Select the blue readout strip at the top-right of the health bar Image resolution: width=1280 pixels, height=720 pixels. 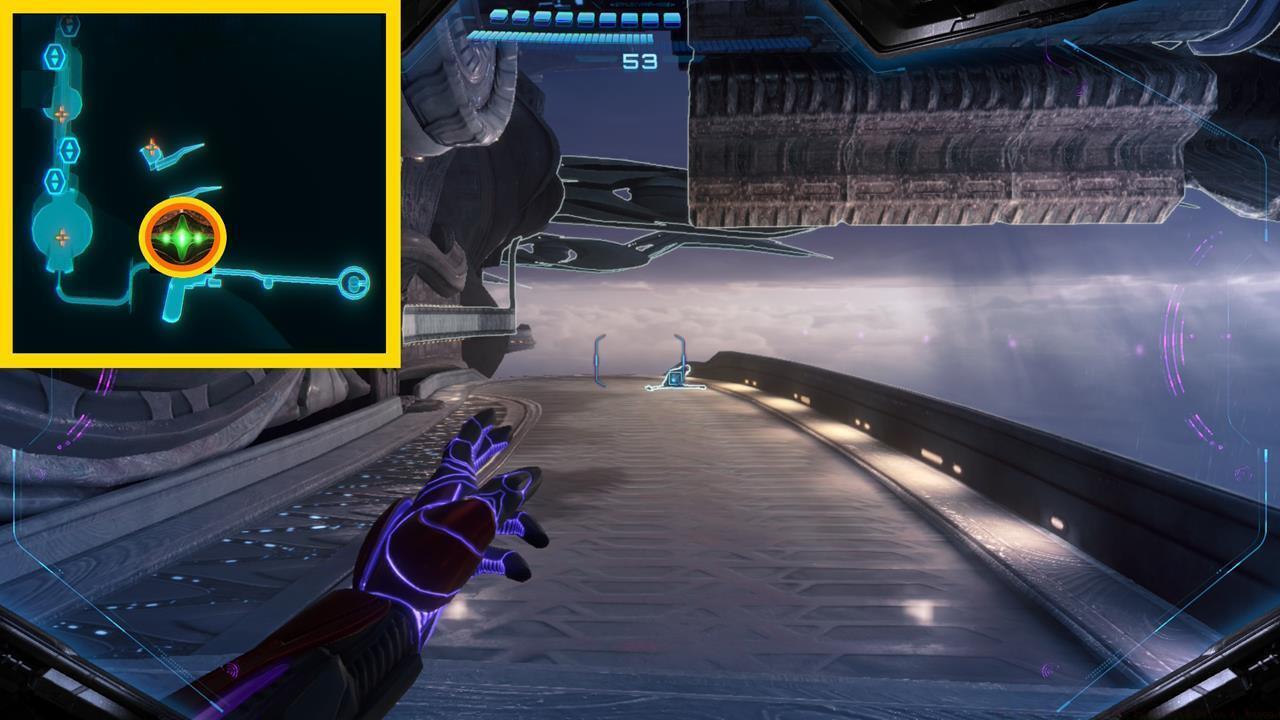pos(643,6)
